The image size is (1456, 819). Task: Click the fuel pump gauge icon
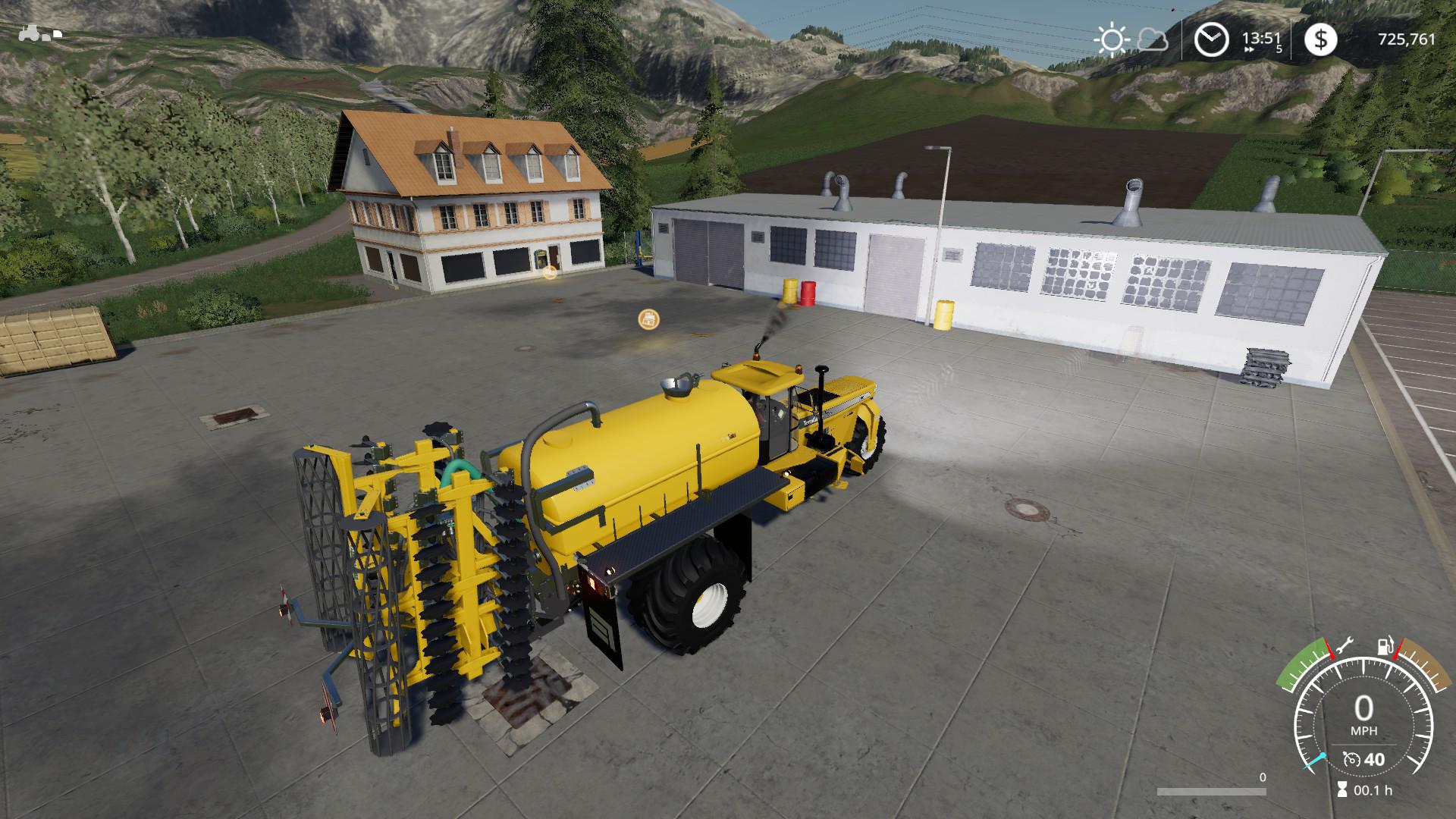(x=1384, y=647)
